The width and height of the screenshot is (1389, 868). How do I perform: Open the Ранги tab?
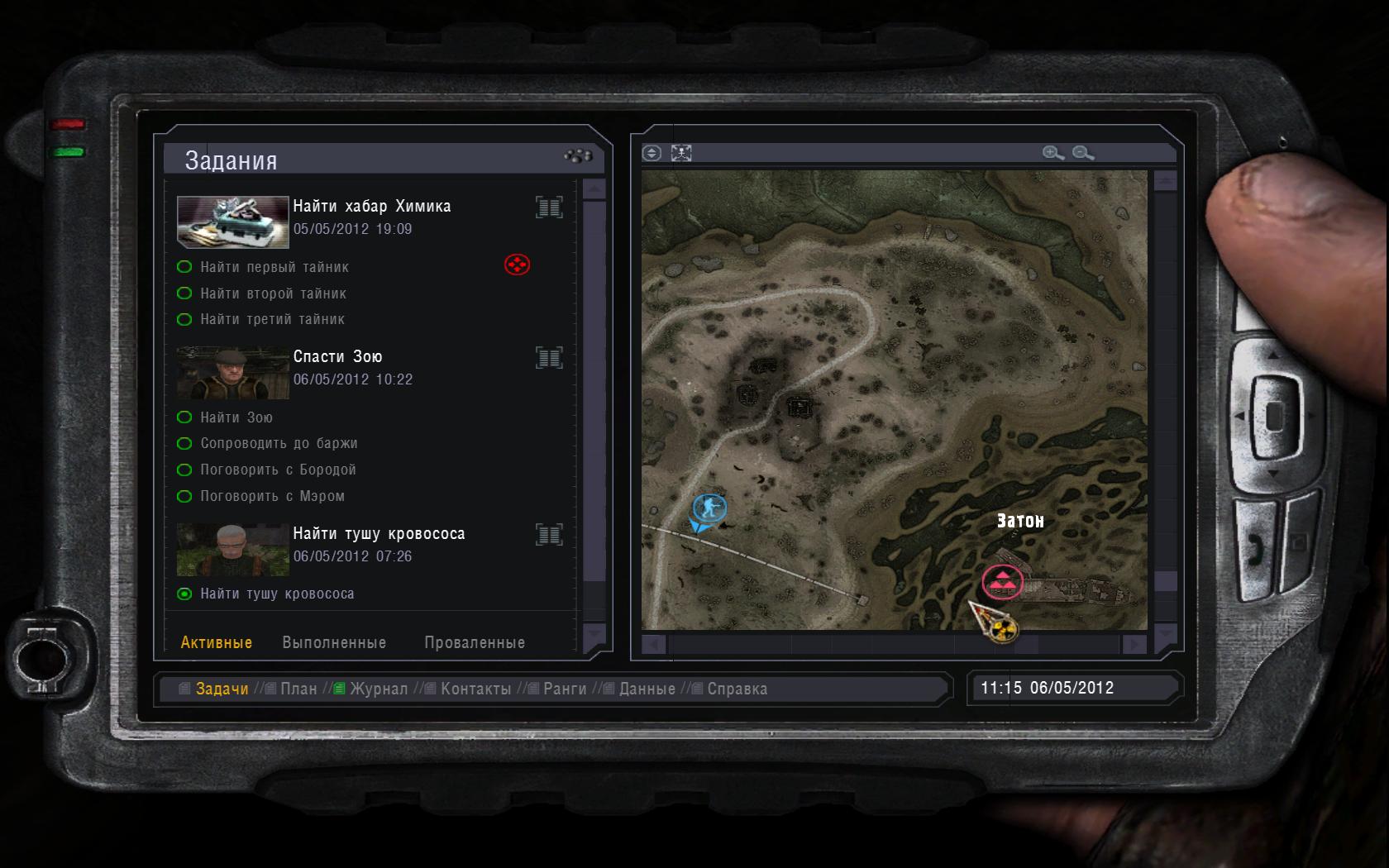click(565, 689)
